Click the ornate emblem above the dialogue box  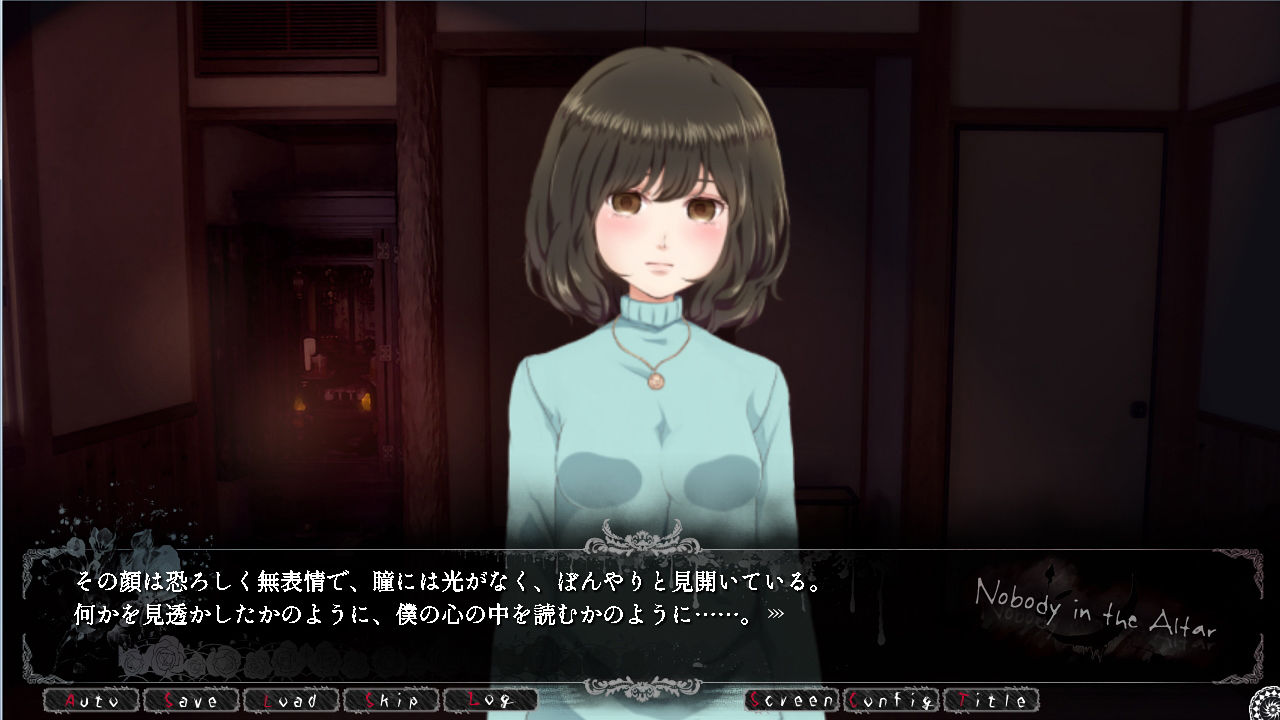click(640, 540)
